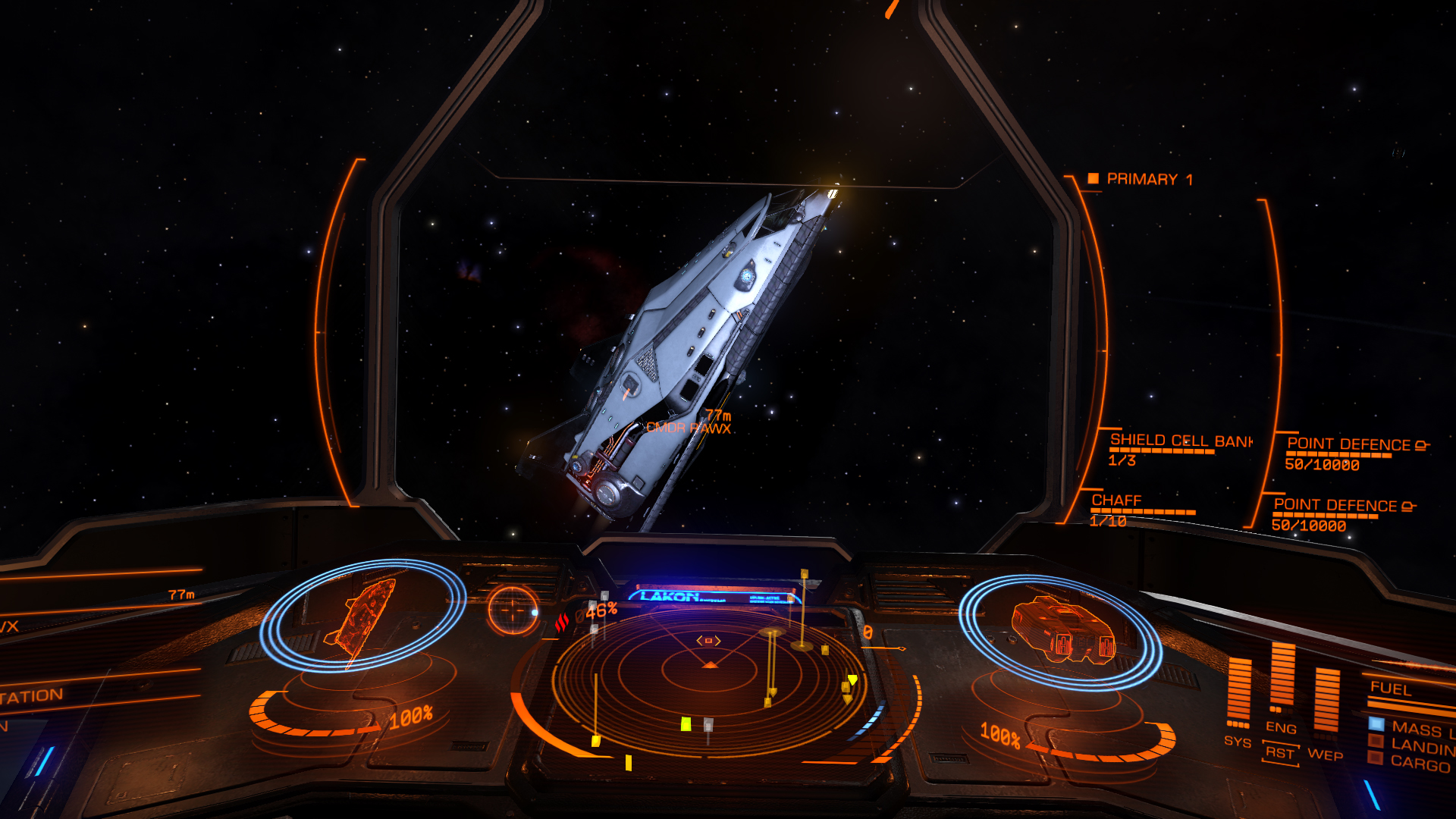Select the SYS power distributor column

pos(1238,690)
